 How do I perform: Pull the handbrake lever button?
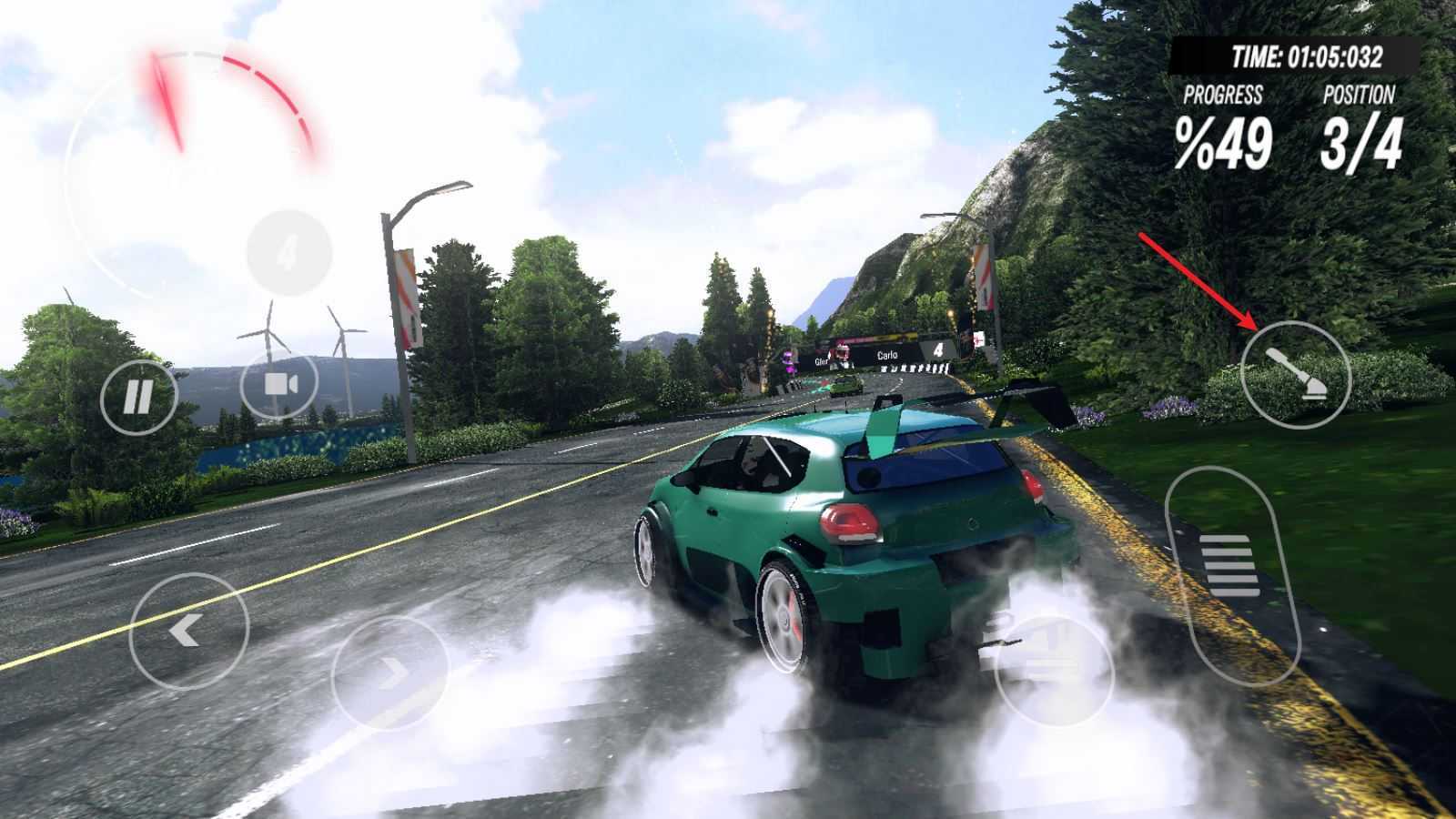pyautogui.click(x=1296, y=375)
